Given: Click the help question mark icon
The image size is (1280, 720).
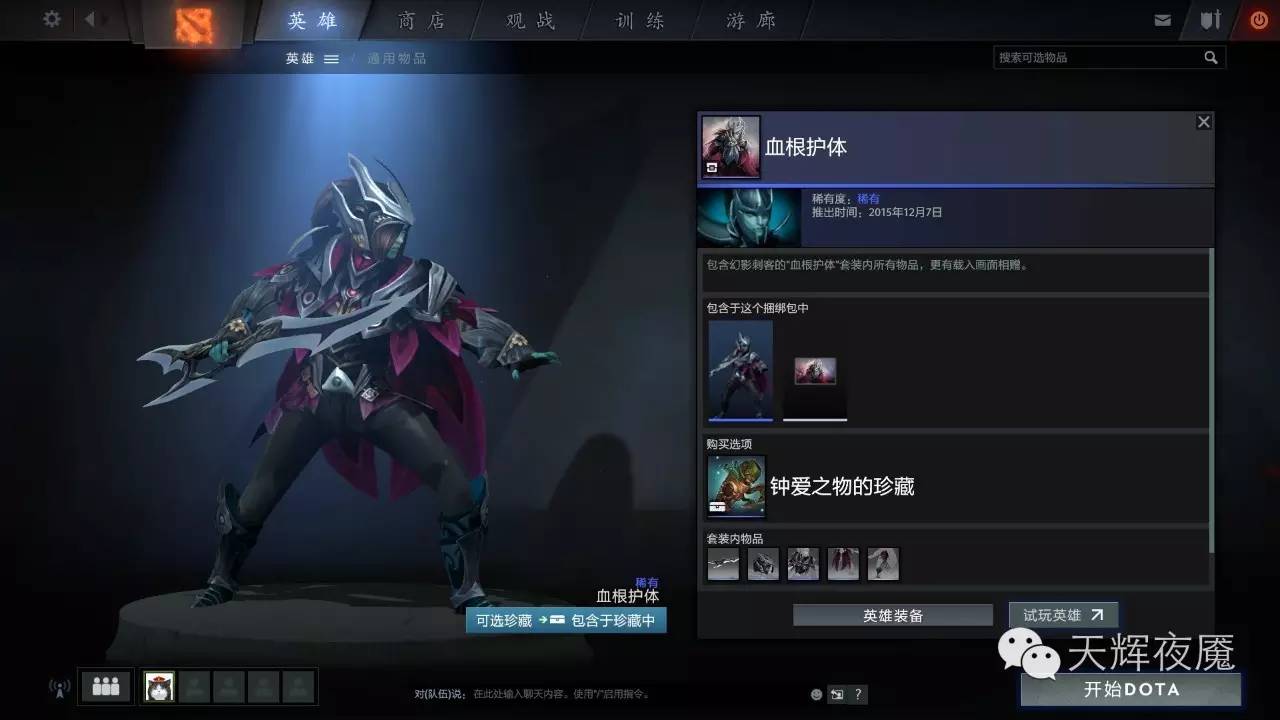Looking at the screenshot, I should coord(857,694).
